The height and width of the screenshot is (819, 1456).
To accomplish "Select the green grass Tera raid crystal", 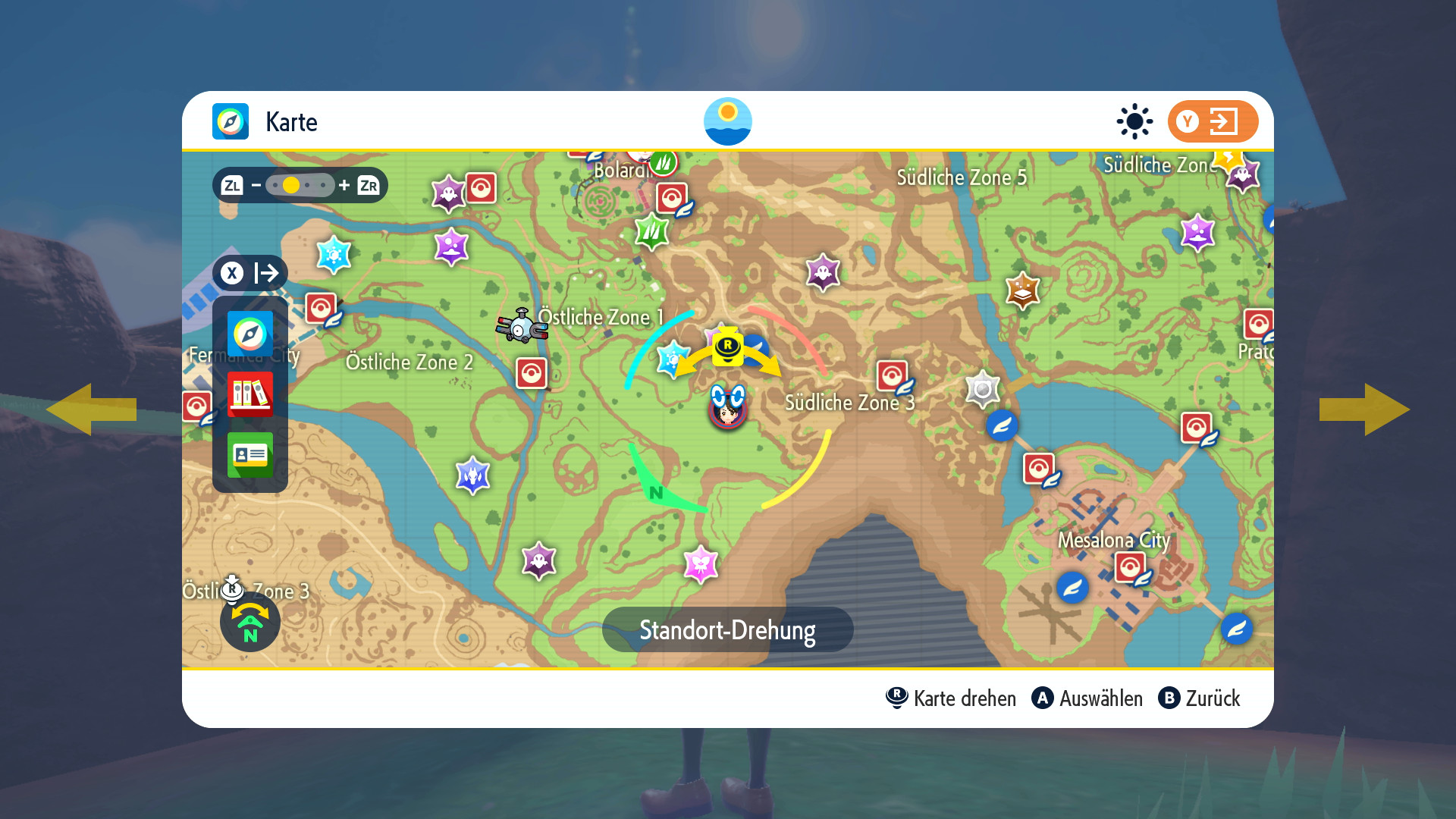I will 651,231.
